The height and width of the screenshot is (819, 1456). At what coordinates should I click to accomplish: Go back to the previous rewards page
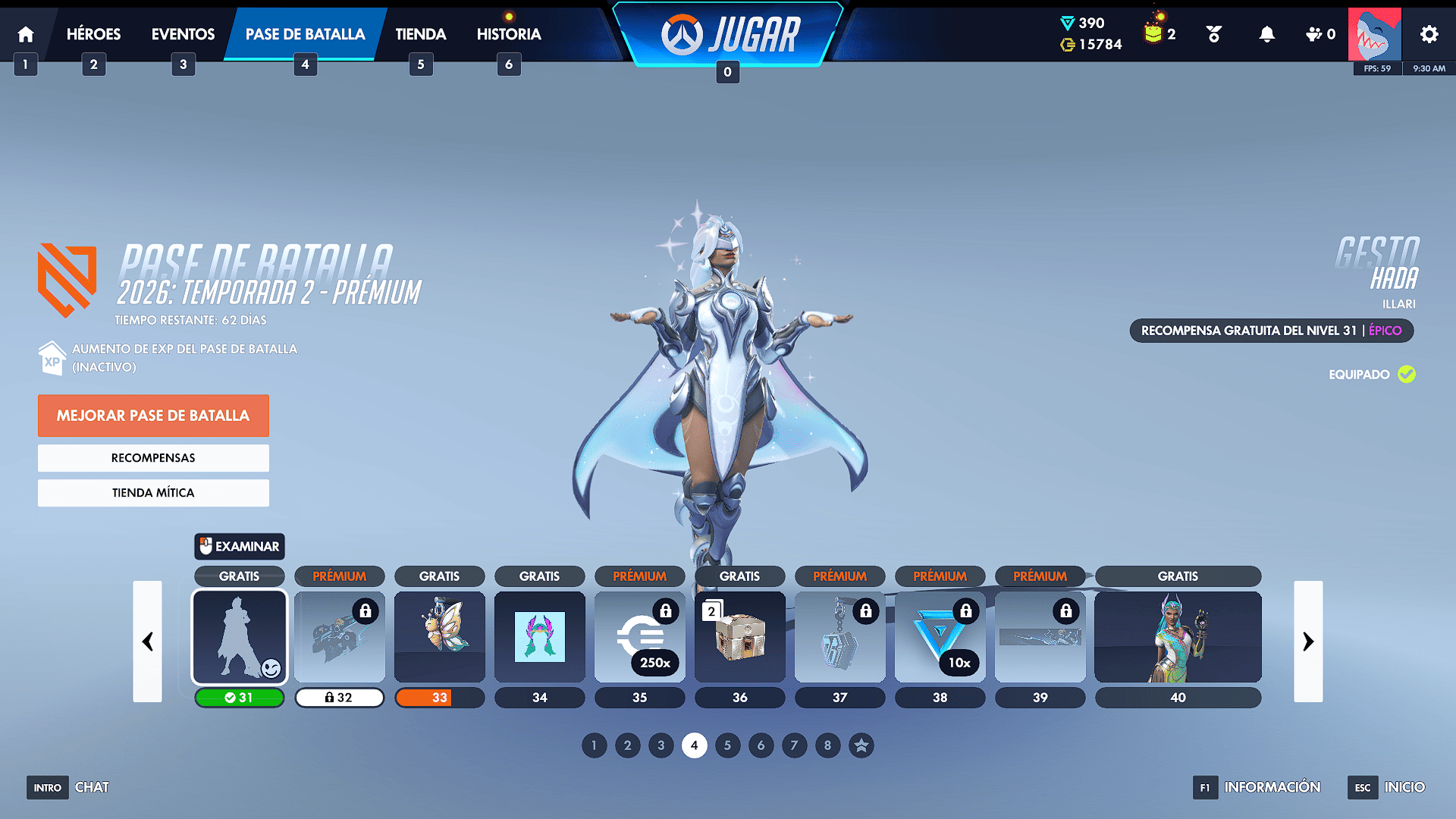(x=147, y=642)
